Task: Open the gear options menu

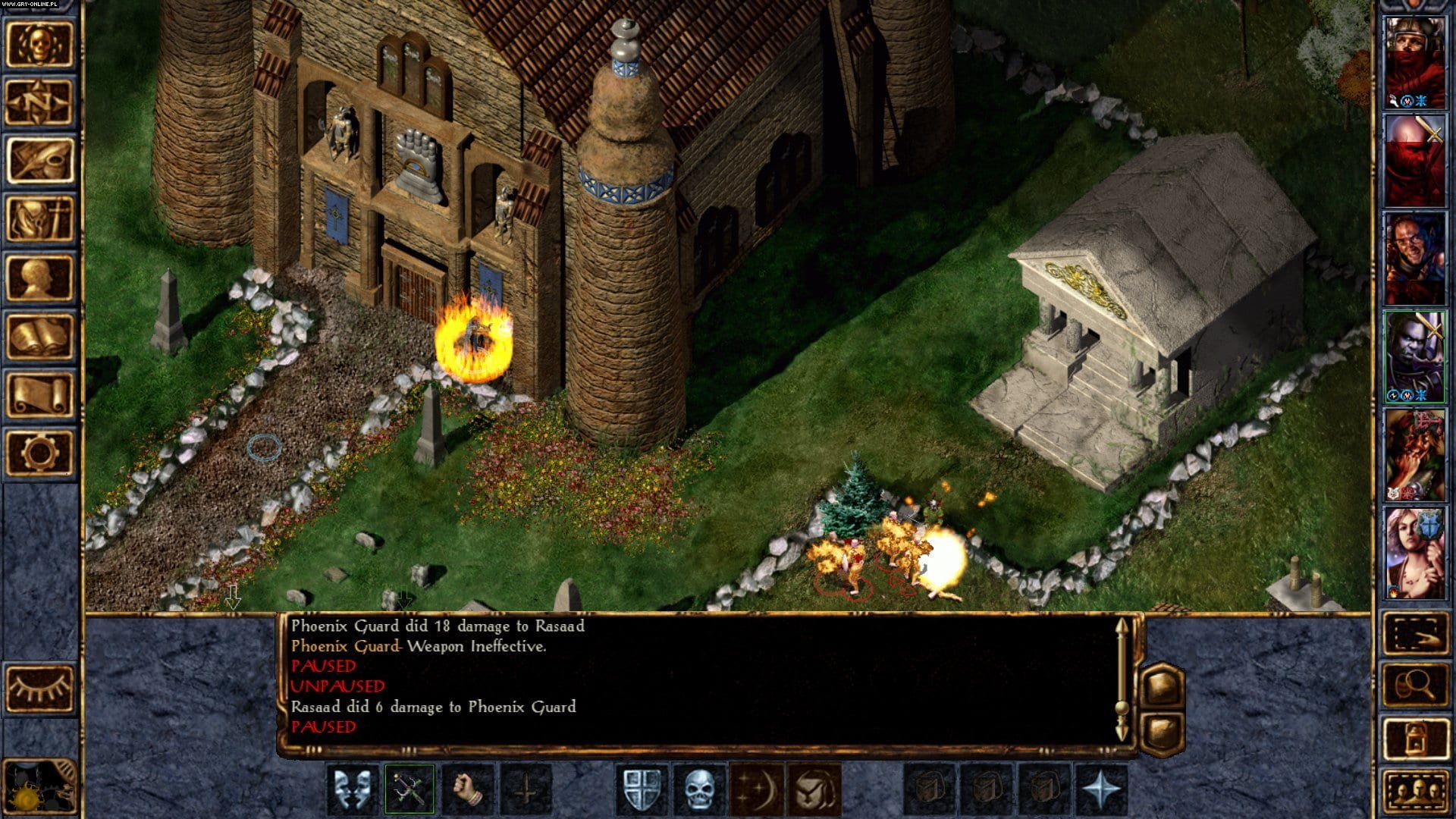Action: coord(40,453)
